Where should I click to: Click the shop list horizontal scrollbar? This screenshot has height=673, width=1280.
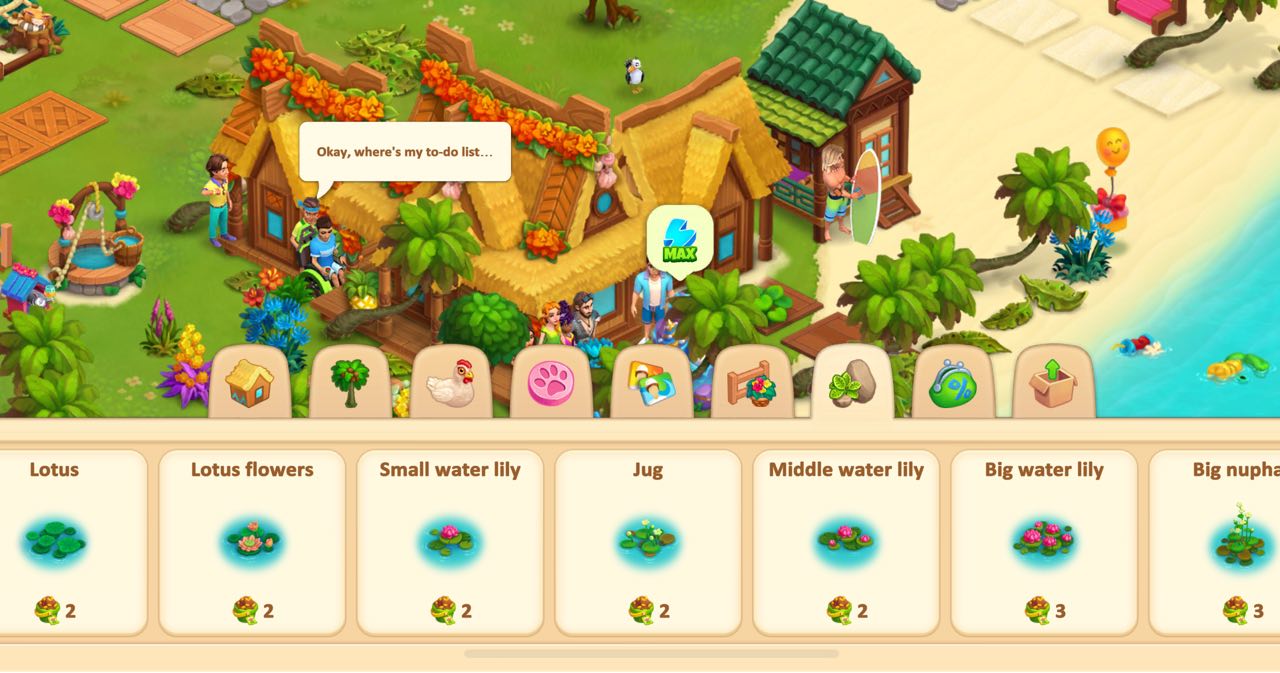pos(651,654)
